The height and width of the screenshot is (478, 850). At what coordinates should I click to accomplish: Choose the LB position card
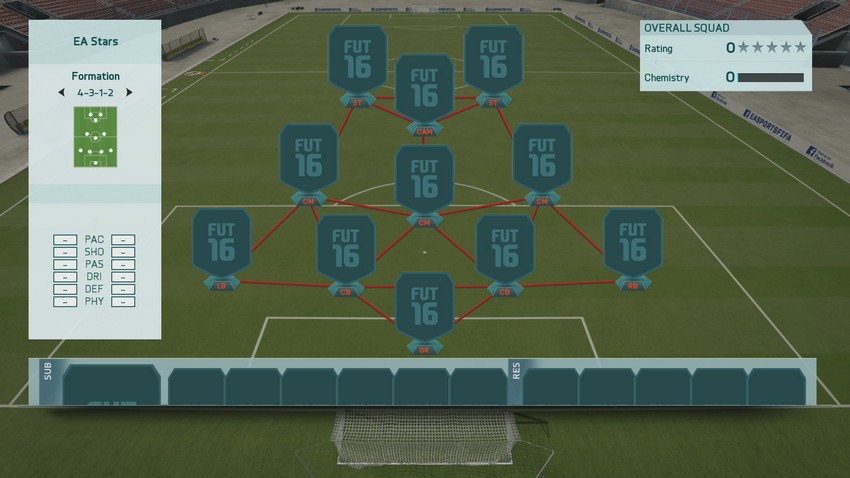[x=222, y=244]
